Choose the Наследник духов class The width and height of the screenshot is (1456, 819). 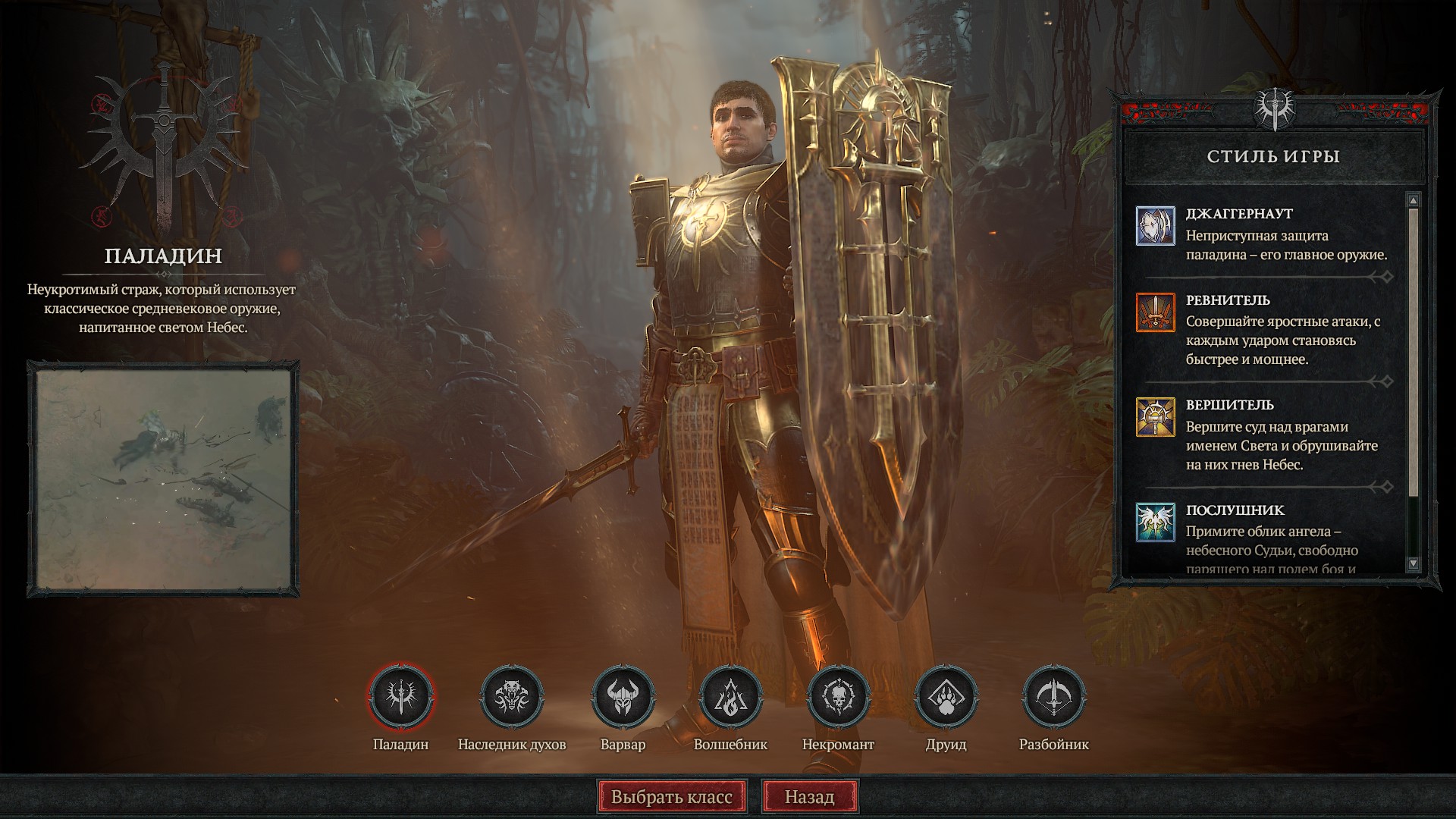pyautogui.click(x=512, y=696)
